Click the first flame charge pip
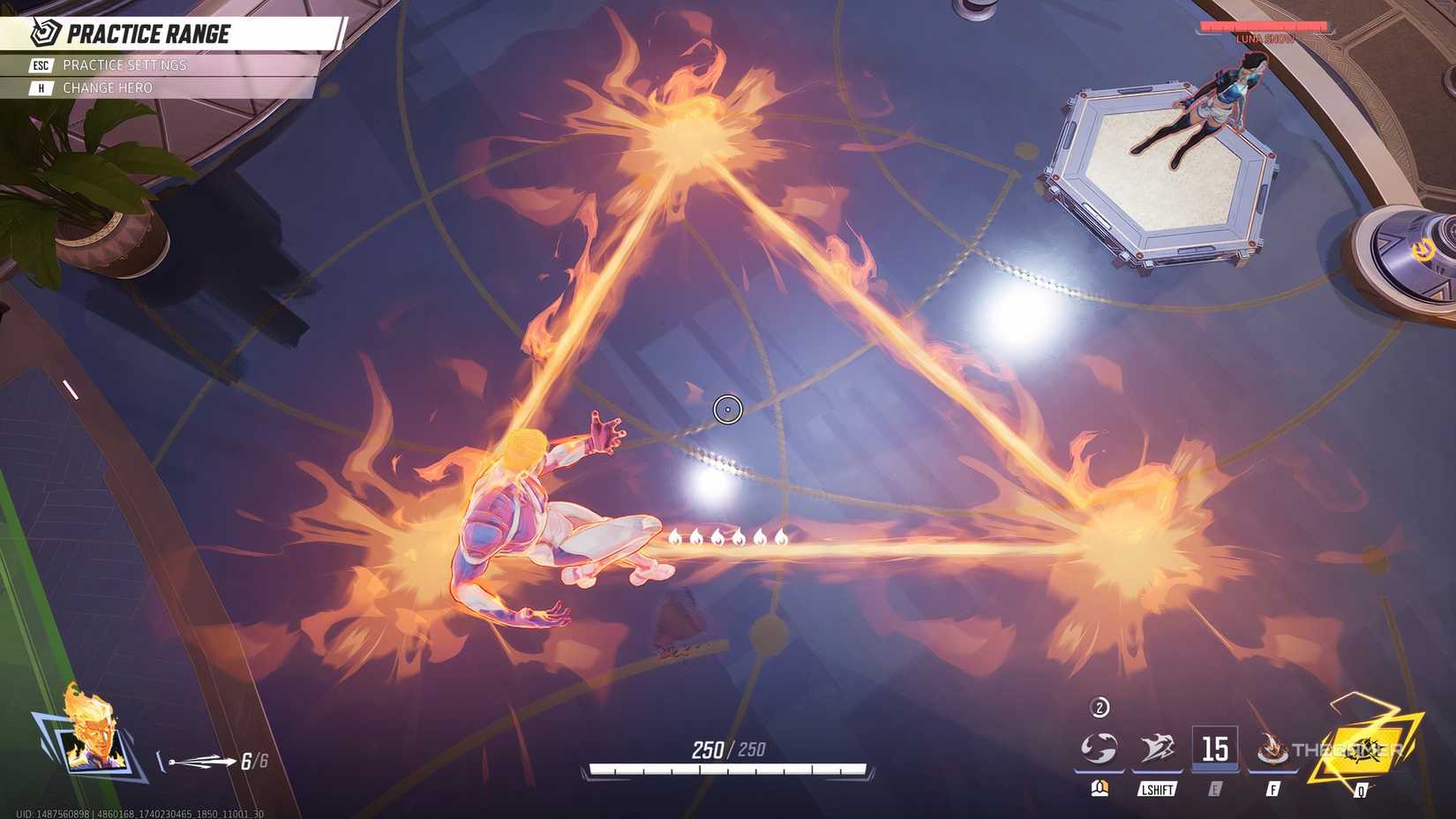1456x819 pixels. [674, 537]
